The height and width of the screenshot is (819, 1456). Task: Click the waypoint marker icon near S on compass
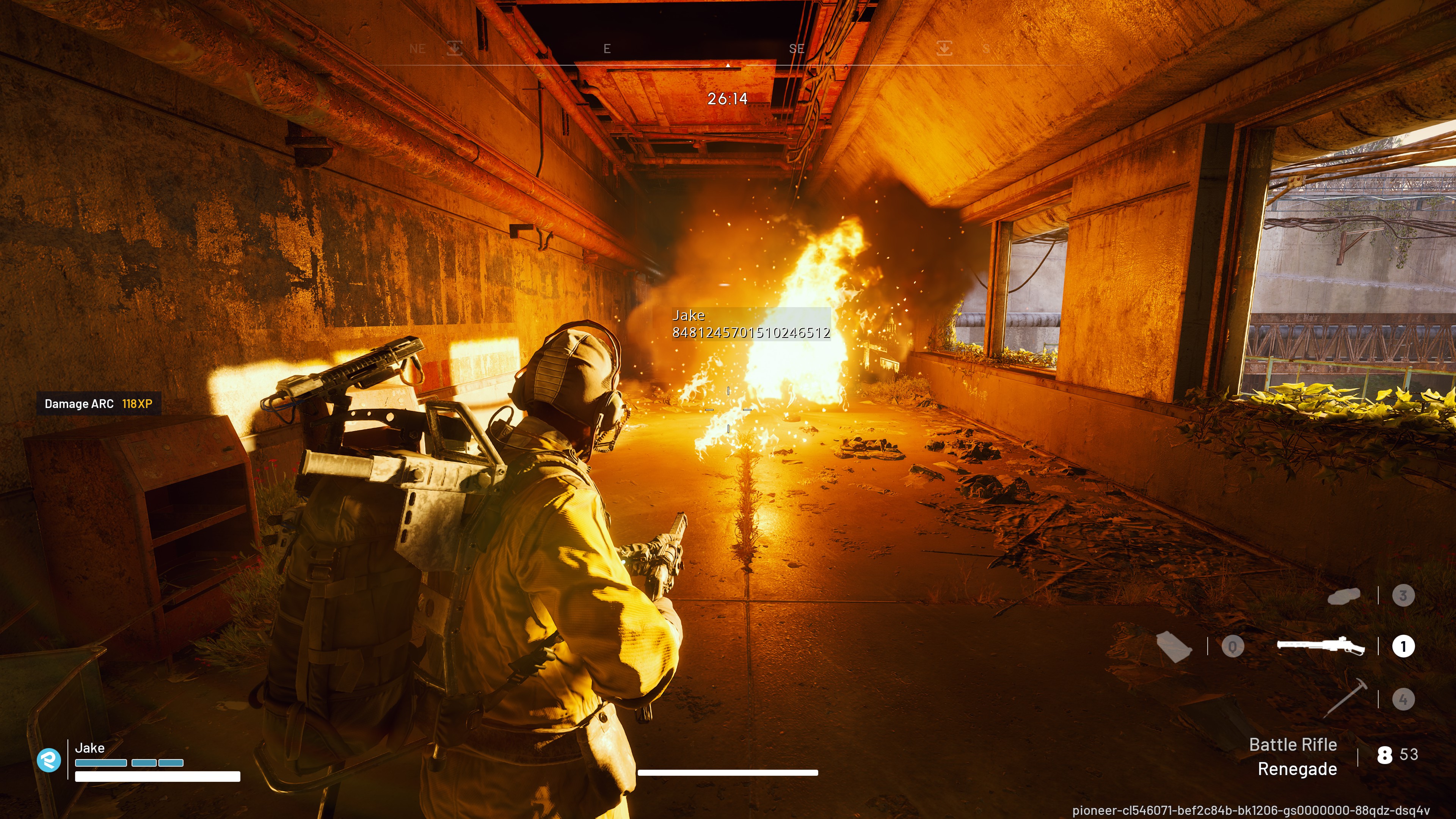pyautogui.click(x=945, y=49)
